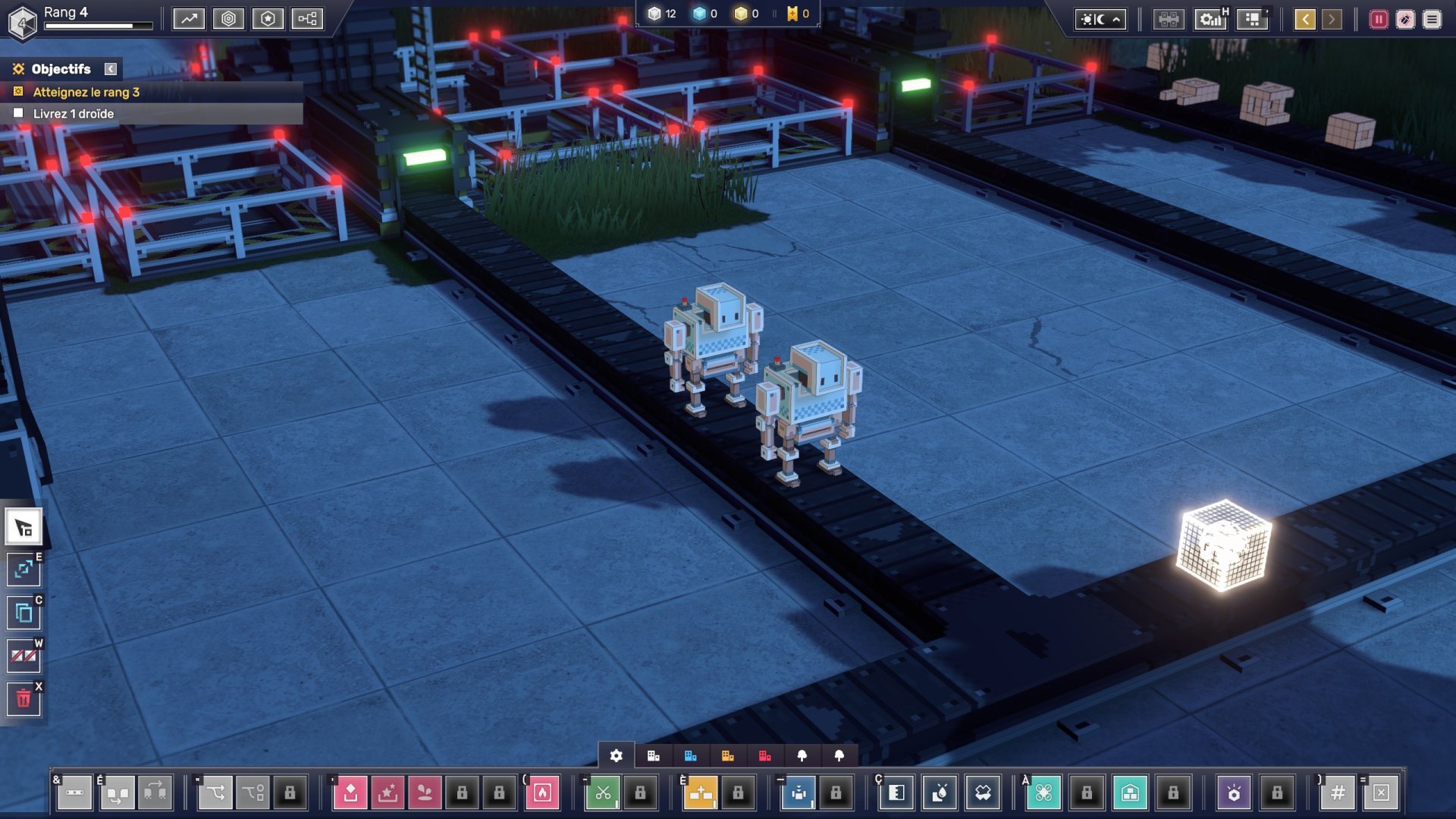Go back with the yellow left arrow
Viewport: 1456px width, 819px height.
(x=1304, y=20)
